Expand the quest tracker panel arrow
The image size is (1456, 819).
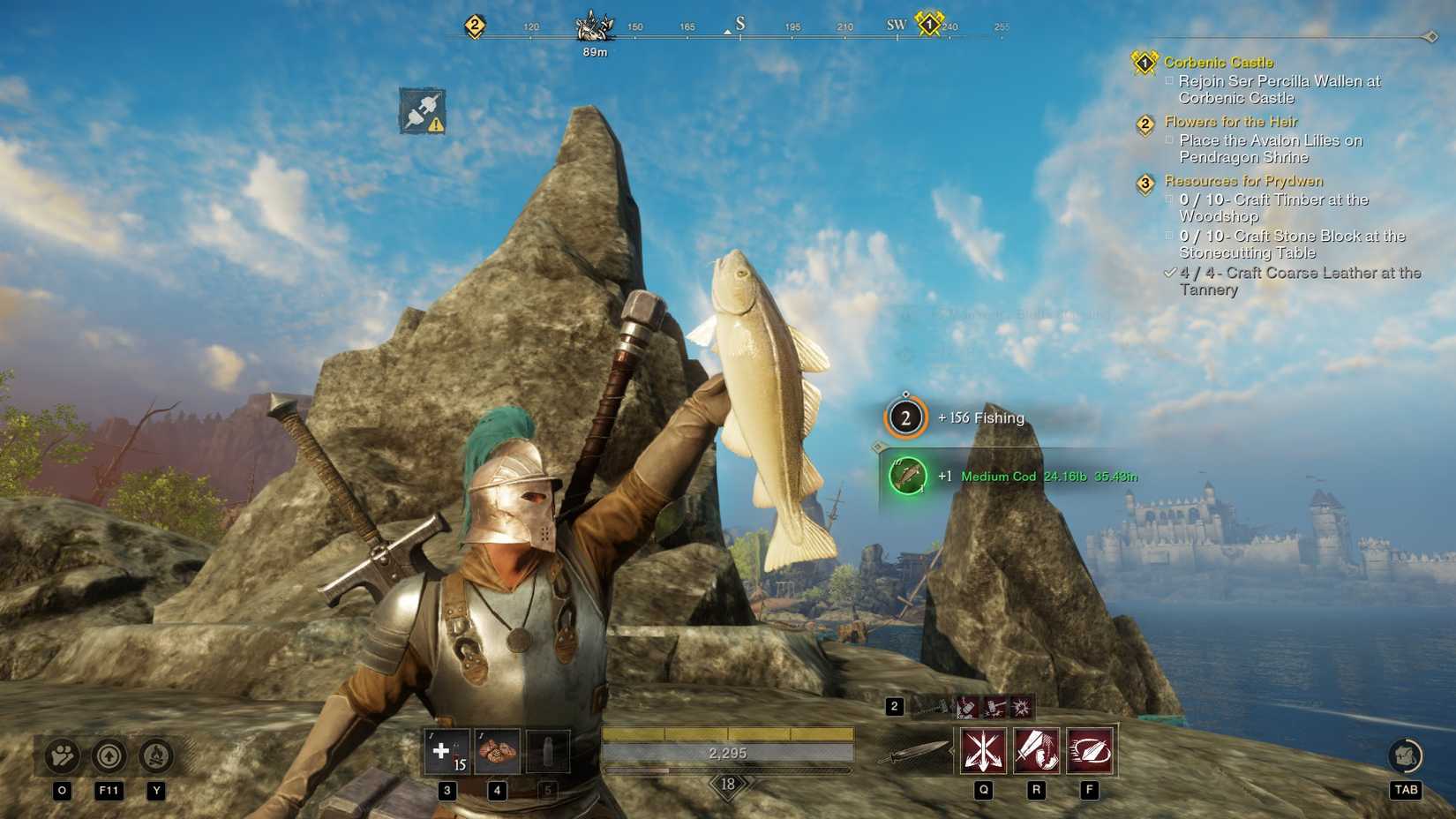[1430, 38]
